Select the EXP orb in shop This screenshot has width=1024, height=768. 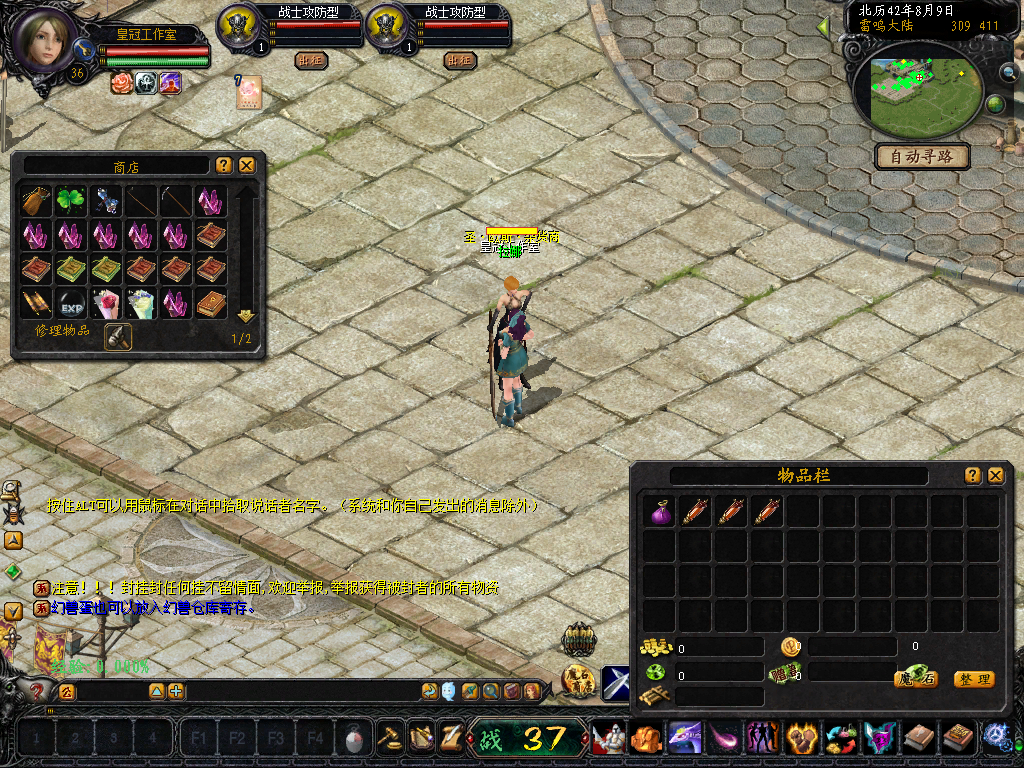point(69,303)
